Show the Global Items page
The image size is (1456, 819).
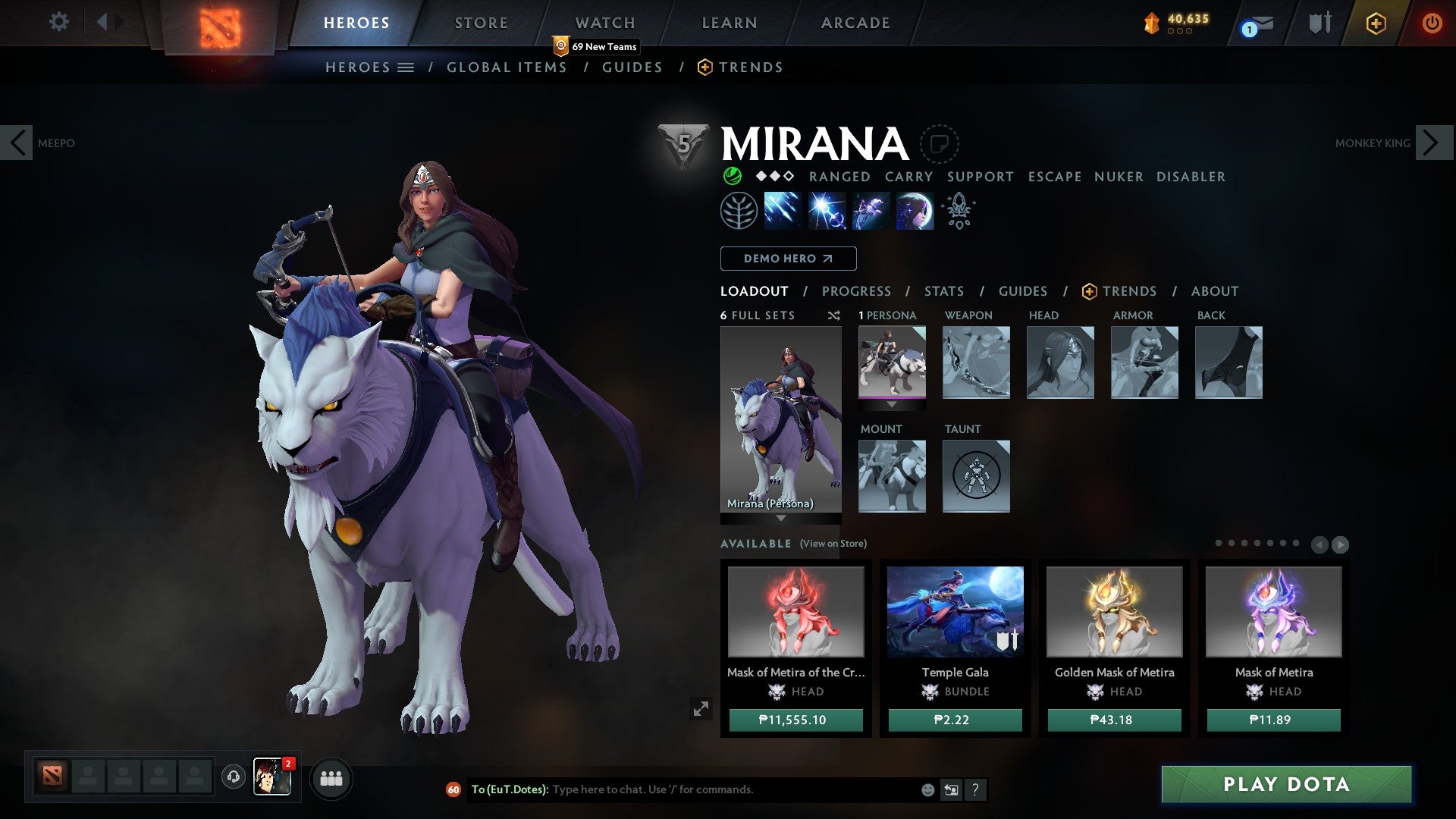pyautogui.click(x=507, y=67)
